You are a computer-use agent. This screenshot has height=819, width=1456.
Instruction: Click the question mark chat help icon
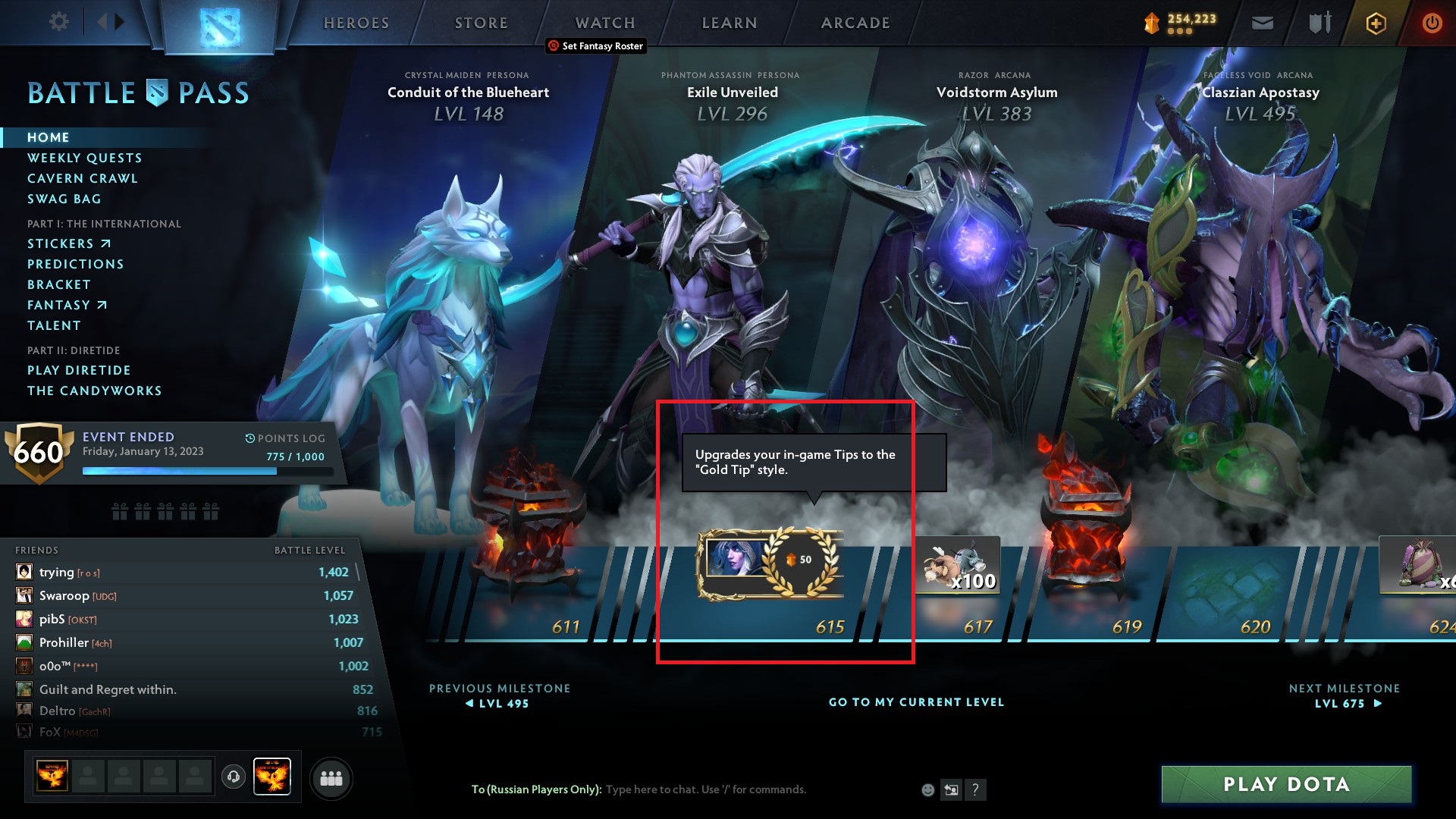(975, 790)
